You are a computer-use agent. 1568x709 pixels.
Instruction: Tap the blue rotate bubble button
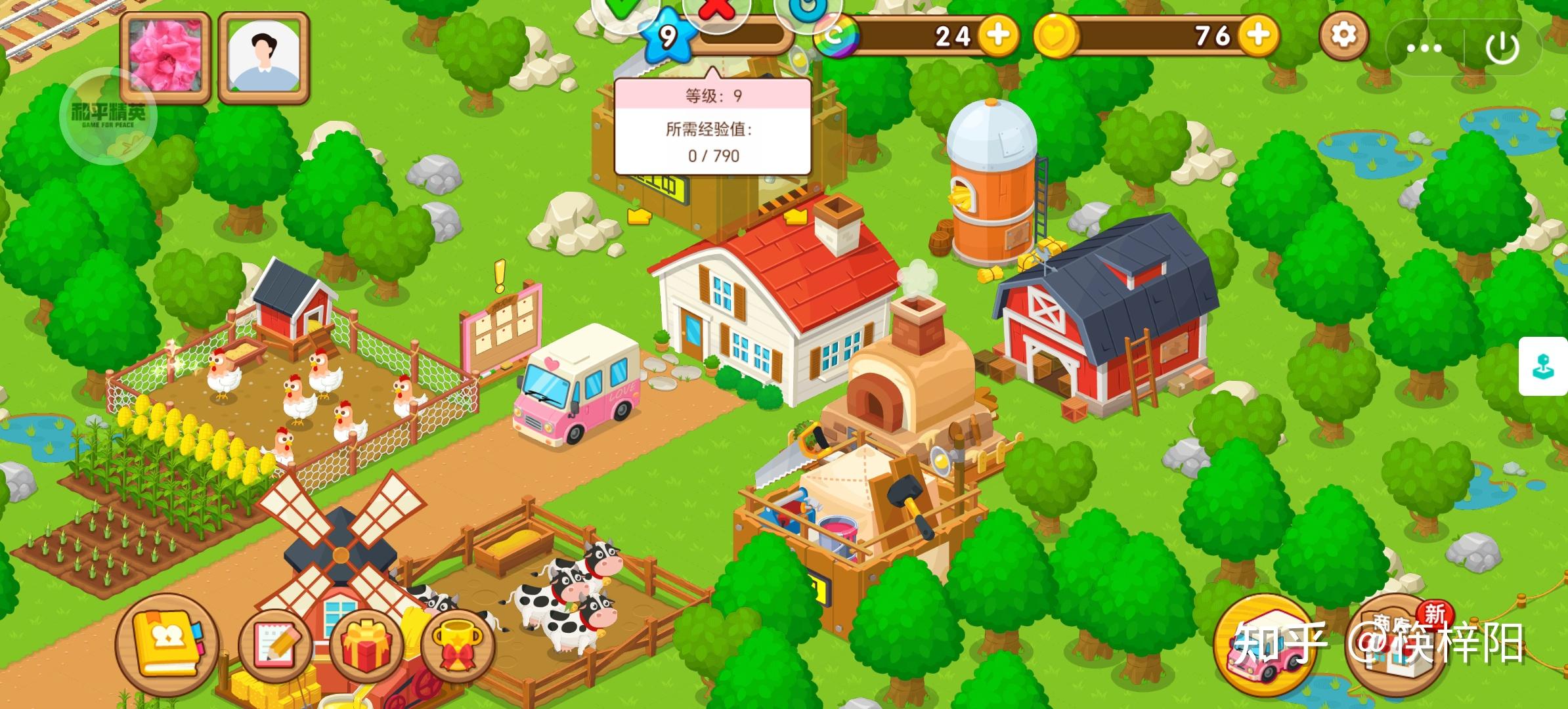tap(806, 11)
